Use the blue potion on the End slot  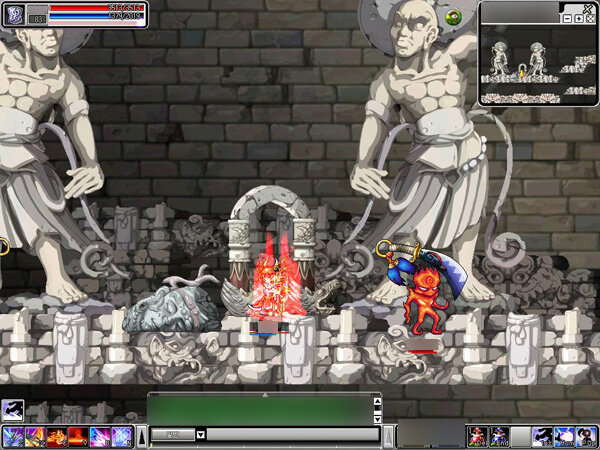(499, 436)
